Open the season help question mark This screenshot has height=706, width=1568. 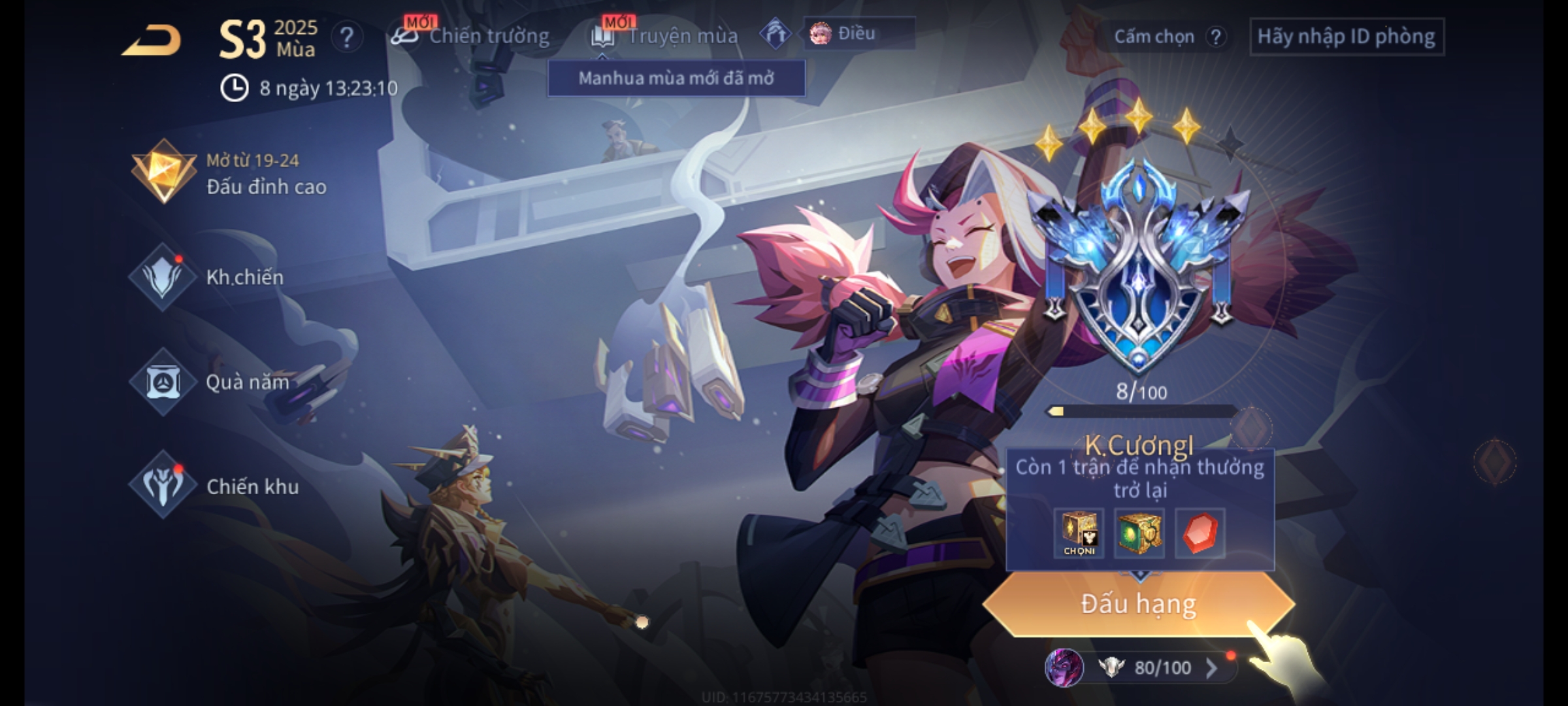coord(346,37)
